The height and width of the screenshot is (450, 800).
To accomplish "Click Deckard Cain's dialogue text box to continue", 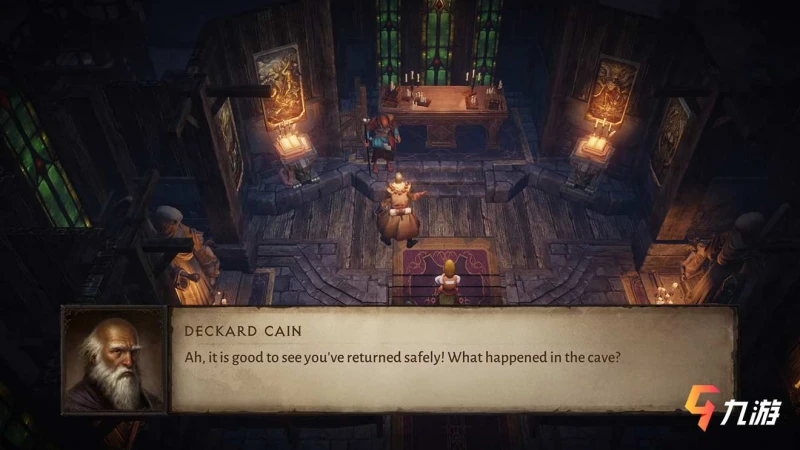I will tap(452, 359).
